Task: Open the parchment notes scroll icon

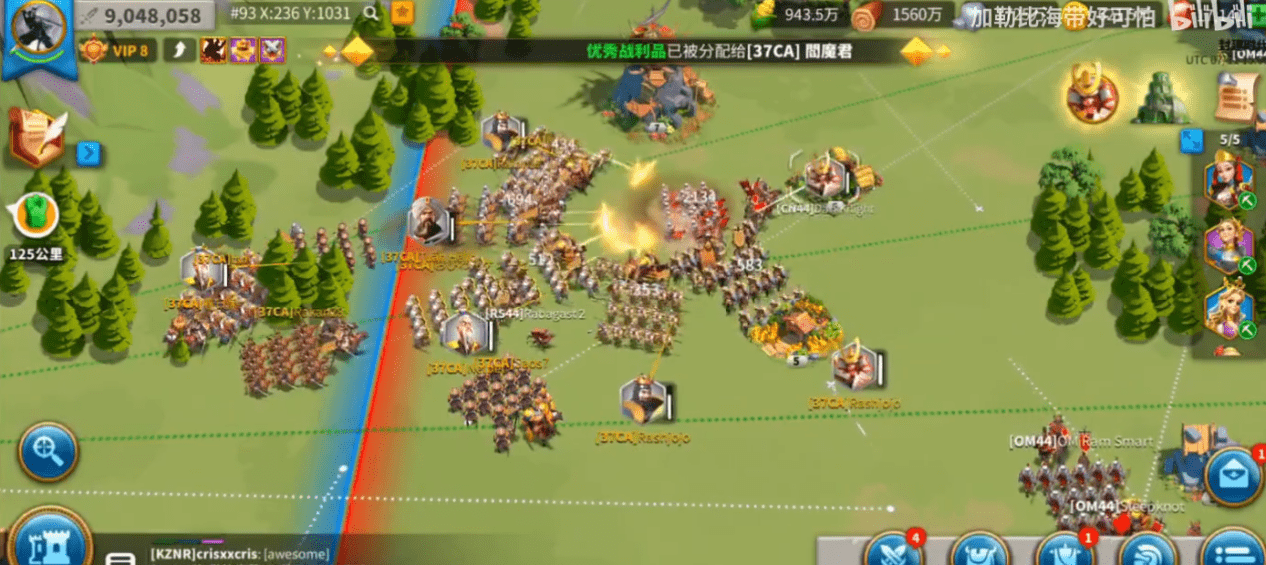Action: (1238, 96)
